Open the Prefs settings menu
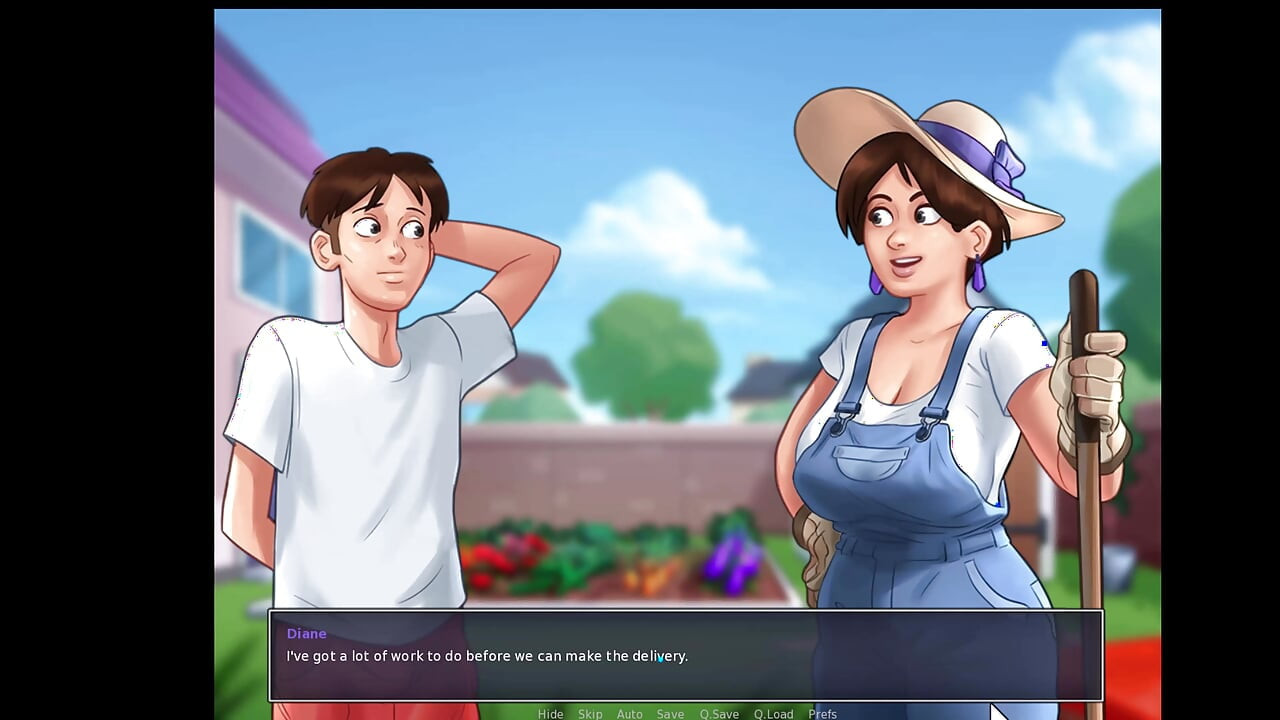 pos(822,714)
